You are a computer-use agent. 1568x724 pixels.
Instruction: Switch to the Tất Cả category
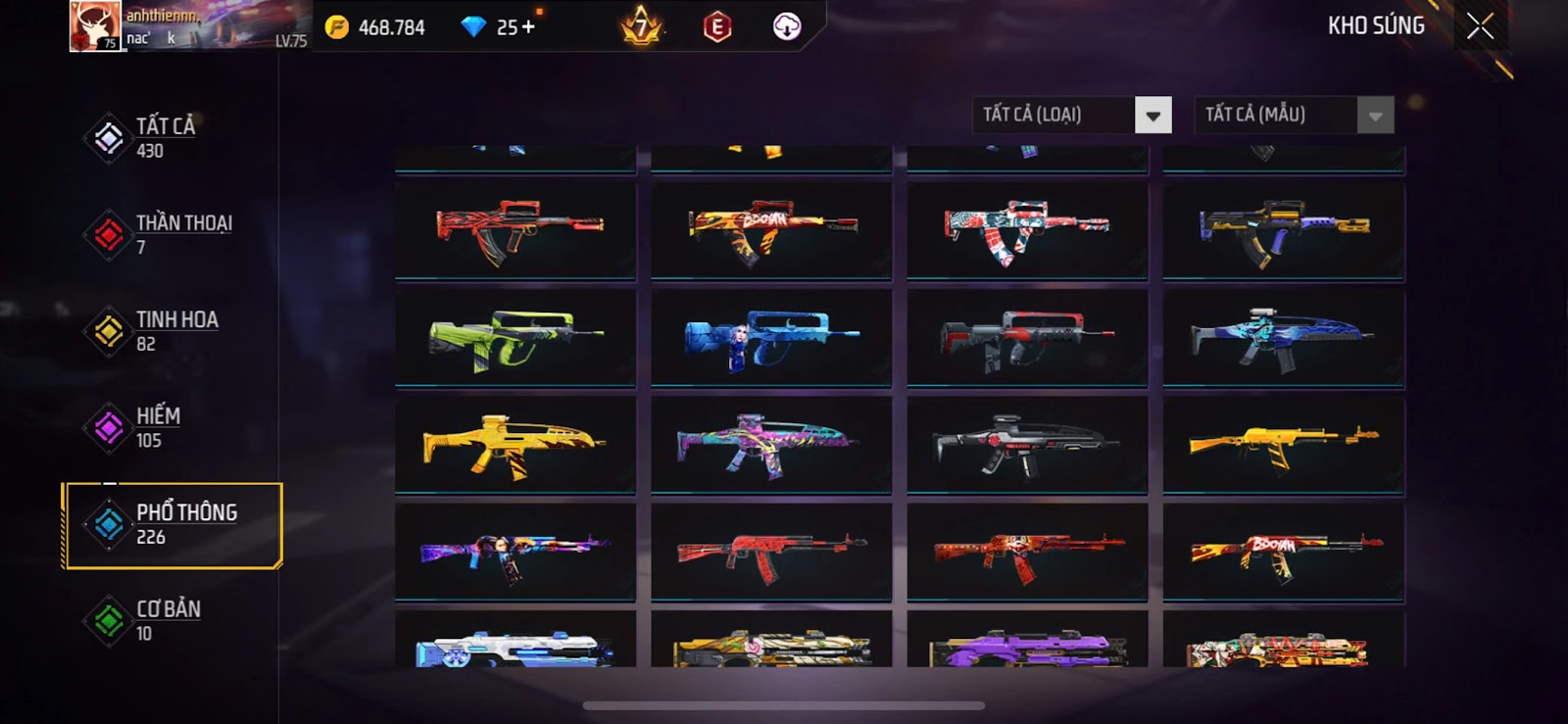167,137
